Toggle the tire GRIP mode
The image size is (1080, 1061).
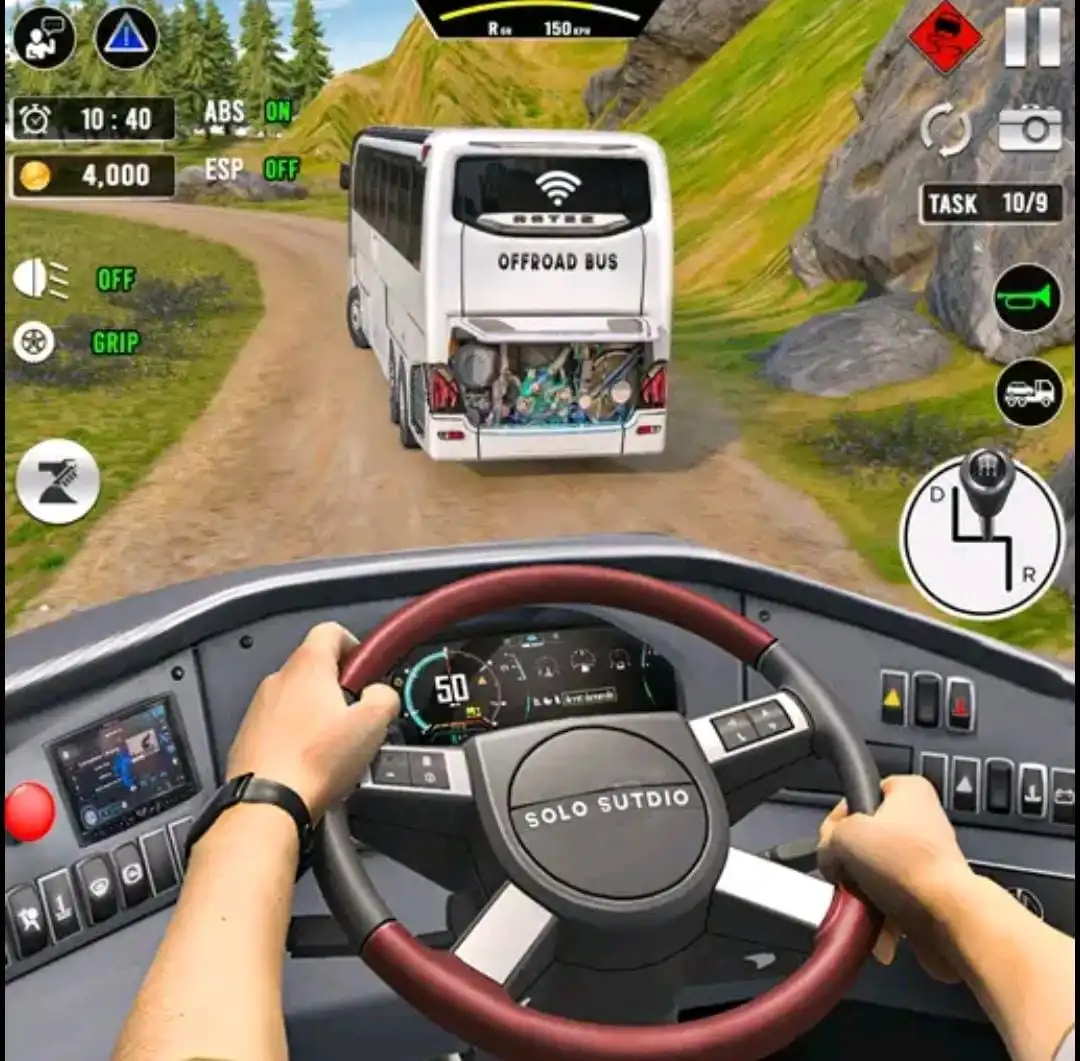point(36,342)
